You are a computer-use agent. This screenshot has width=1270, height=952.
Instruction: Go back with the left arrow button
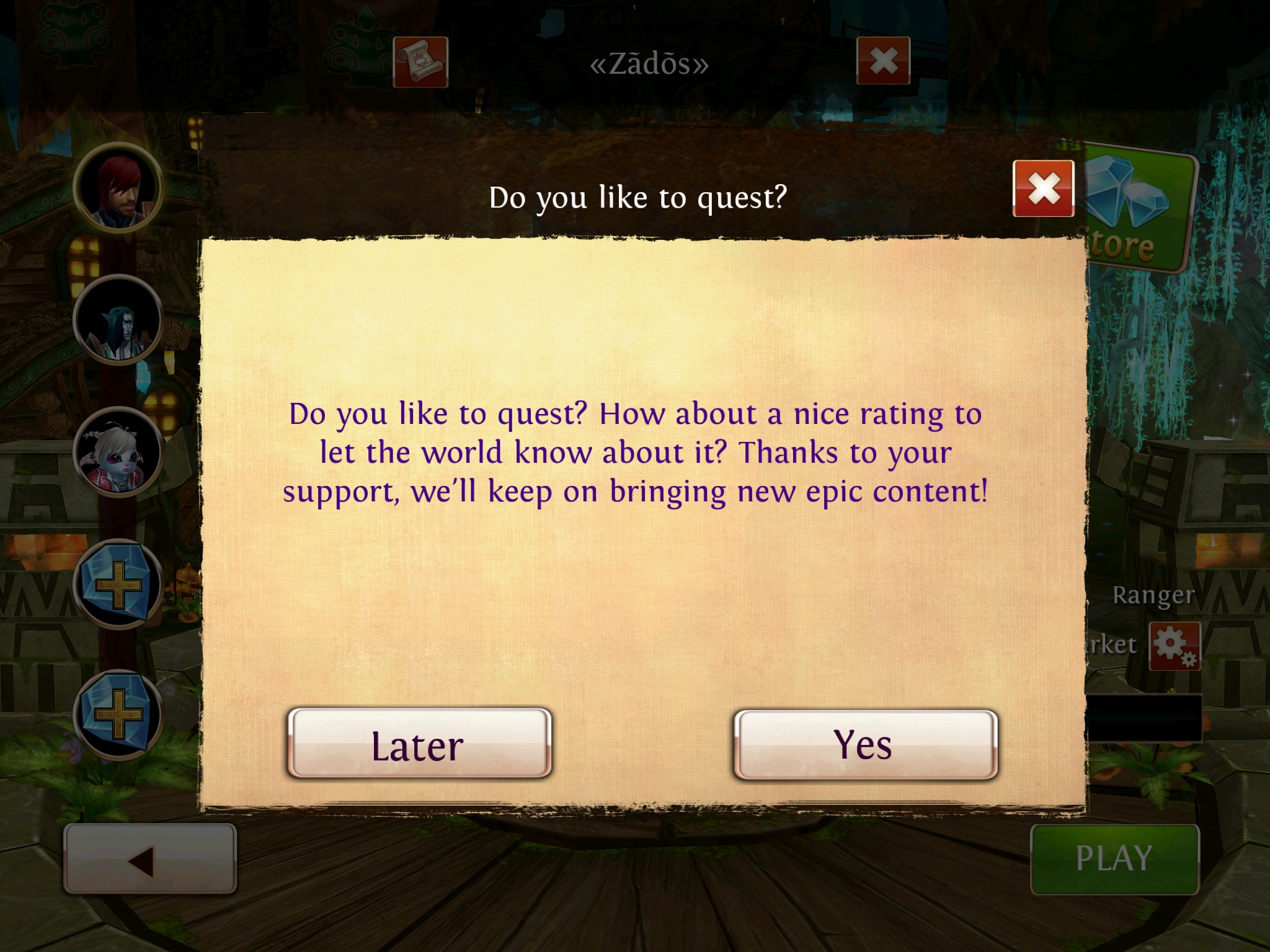149,859
